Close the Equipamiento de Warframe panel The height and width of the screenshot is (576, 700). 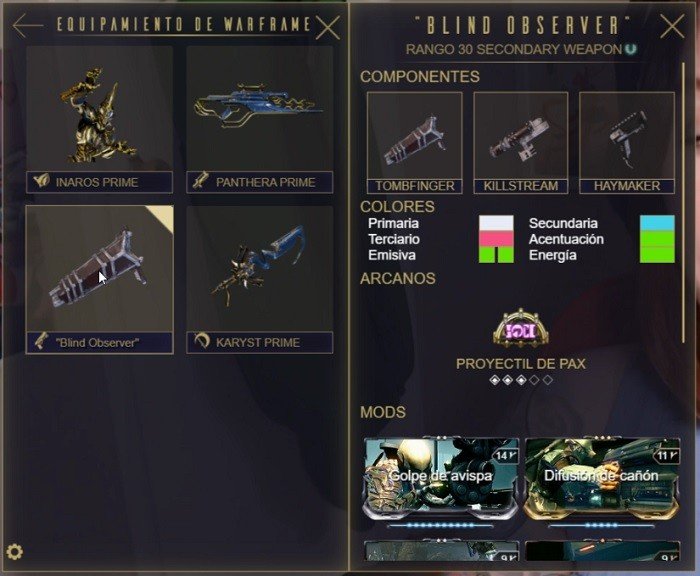coord(327,26)
